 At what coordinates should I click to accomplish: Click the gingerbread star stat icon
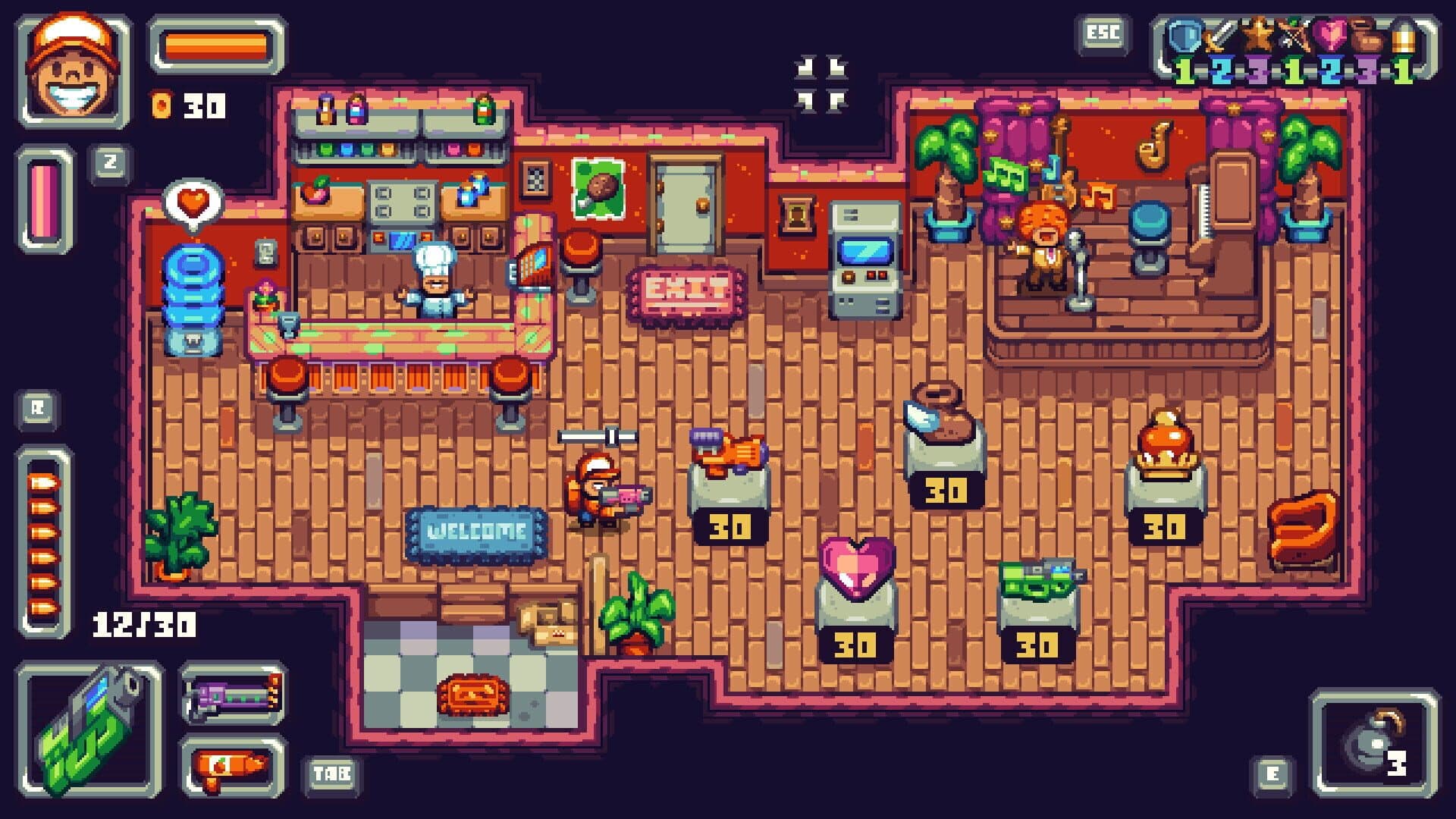(x=1257, y=34)
